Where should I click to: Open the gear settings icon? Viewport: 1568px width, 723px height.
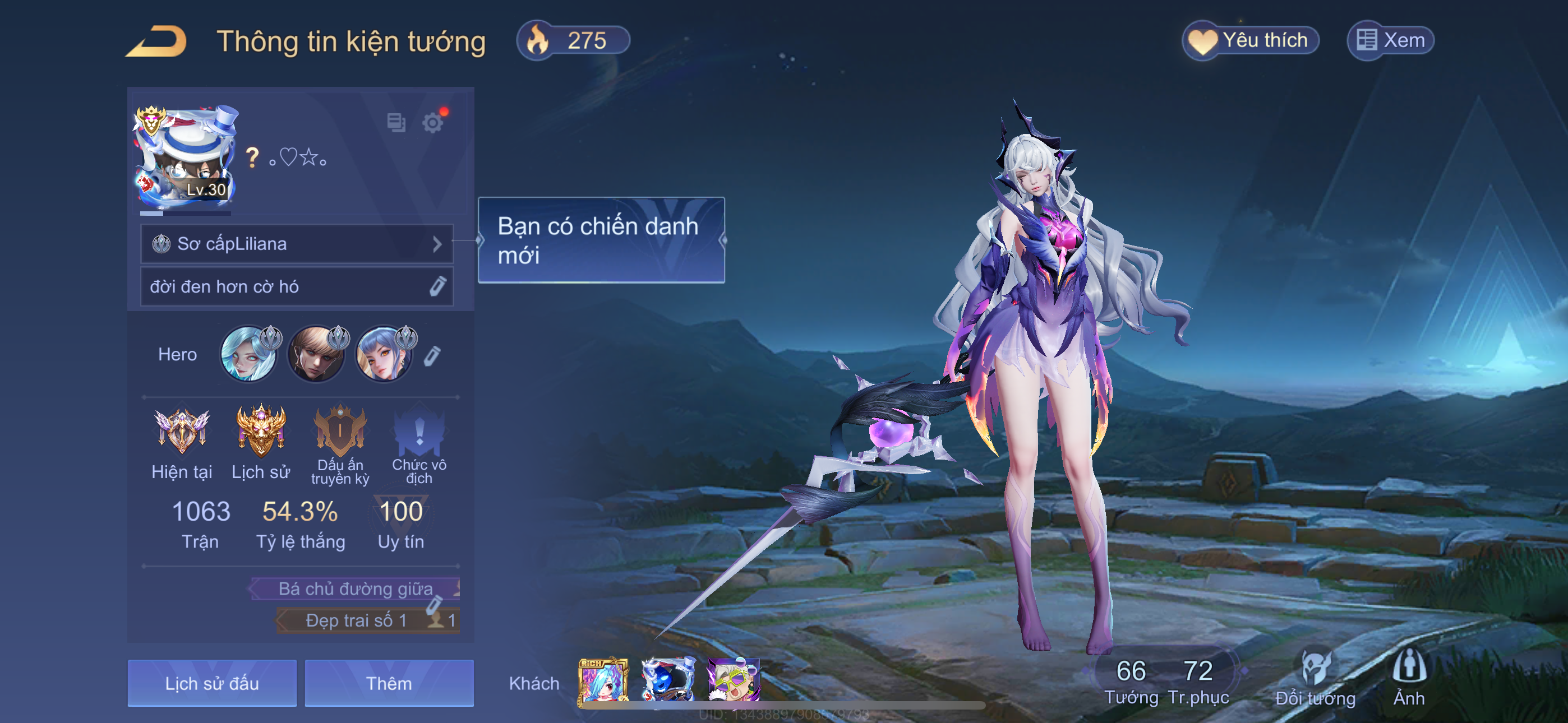tap(433, 123)
